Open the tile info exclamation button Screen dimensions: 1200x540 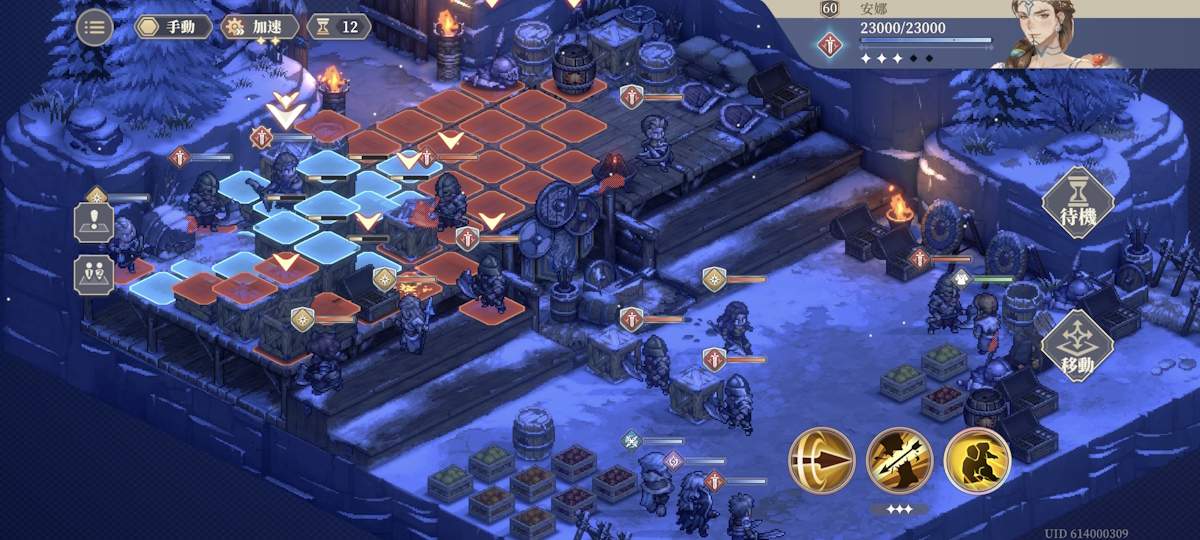(x=94, y=222)
